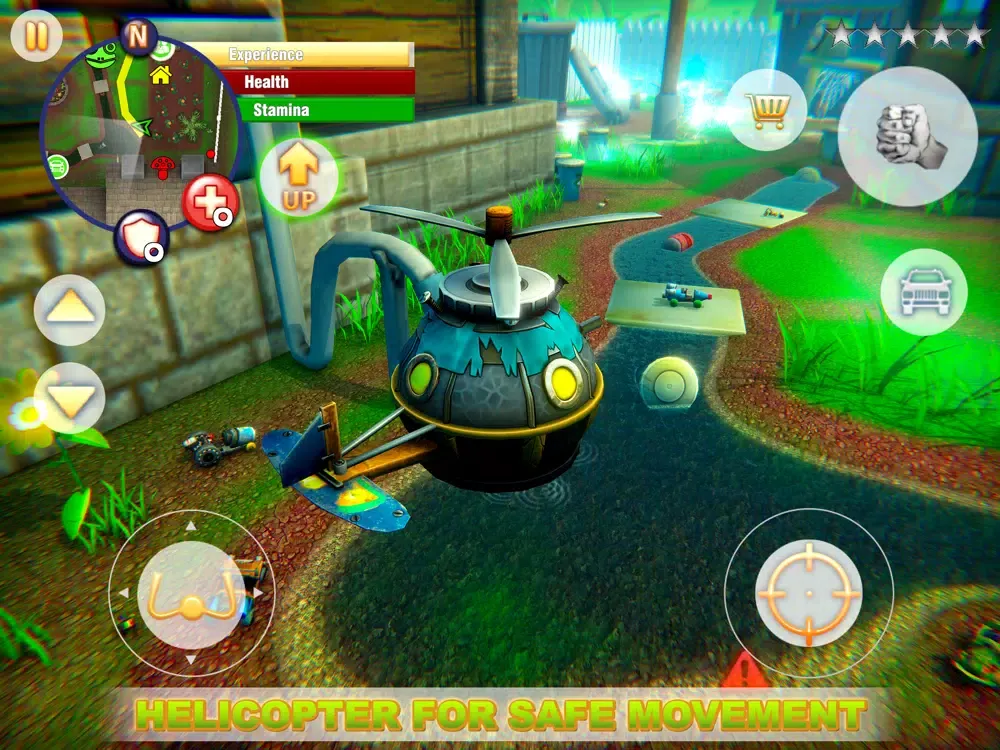Pause the game with the pause button
1000x750 pixels.
tap(37, 36)
